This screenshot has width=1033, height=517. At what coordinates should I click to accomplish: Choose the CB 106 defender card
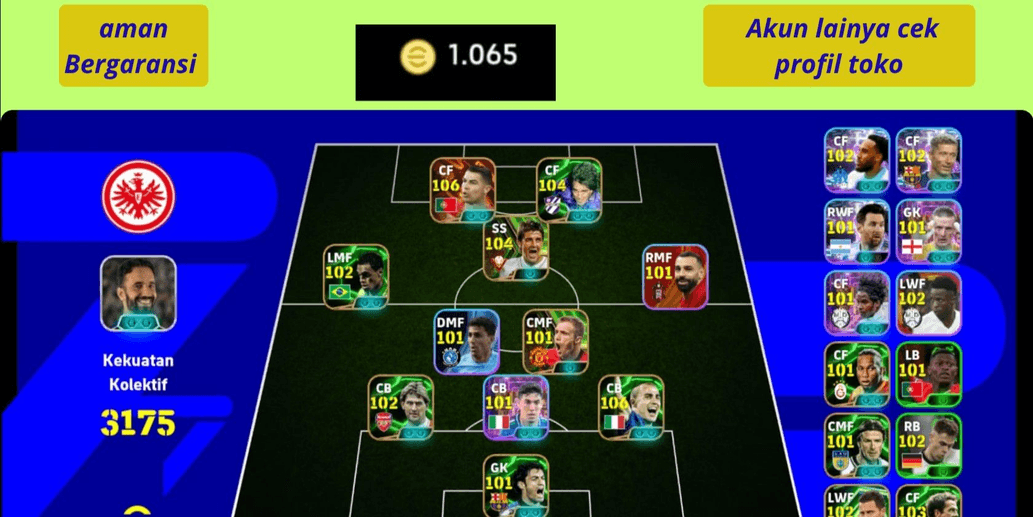click(x=631, y=407)
